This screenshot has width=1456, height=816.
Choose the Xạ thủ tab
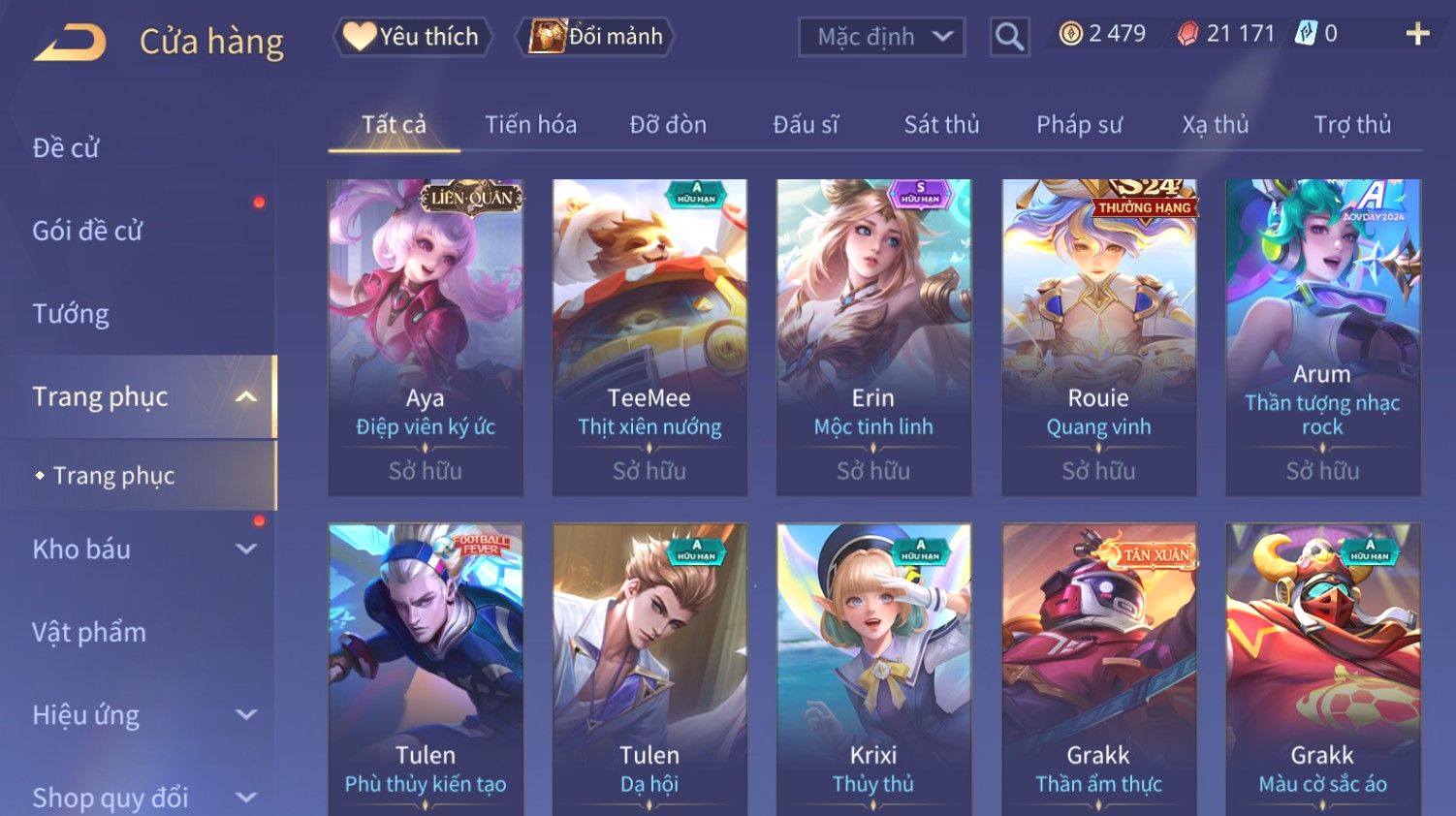(x=1215, y=125)
